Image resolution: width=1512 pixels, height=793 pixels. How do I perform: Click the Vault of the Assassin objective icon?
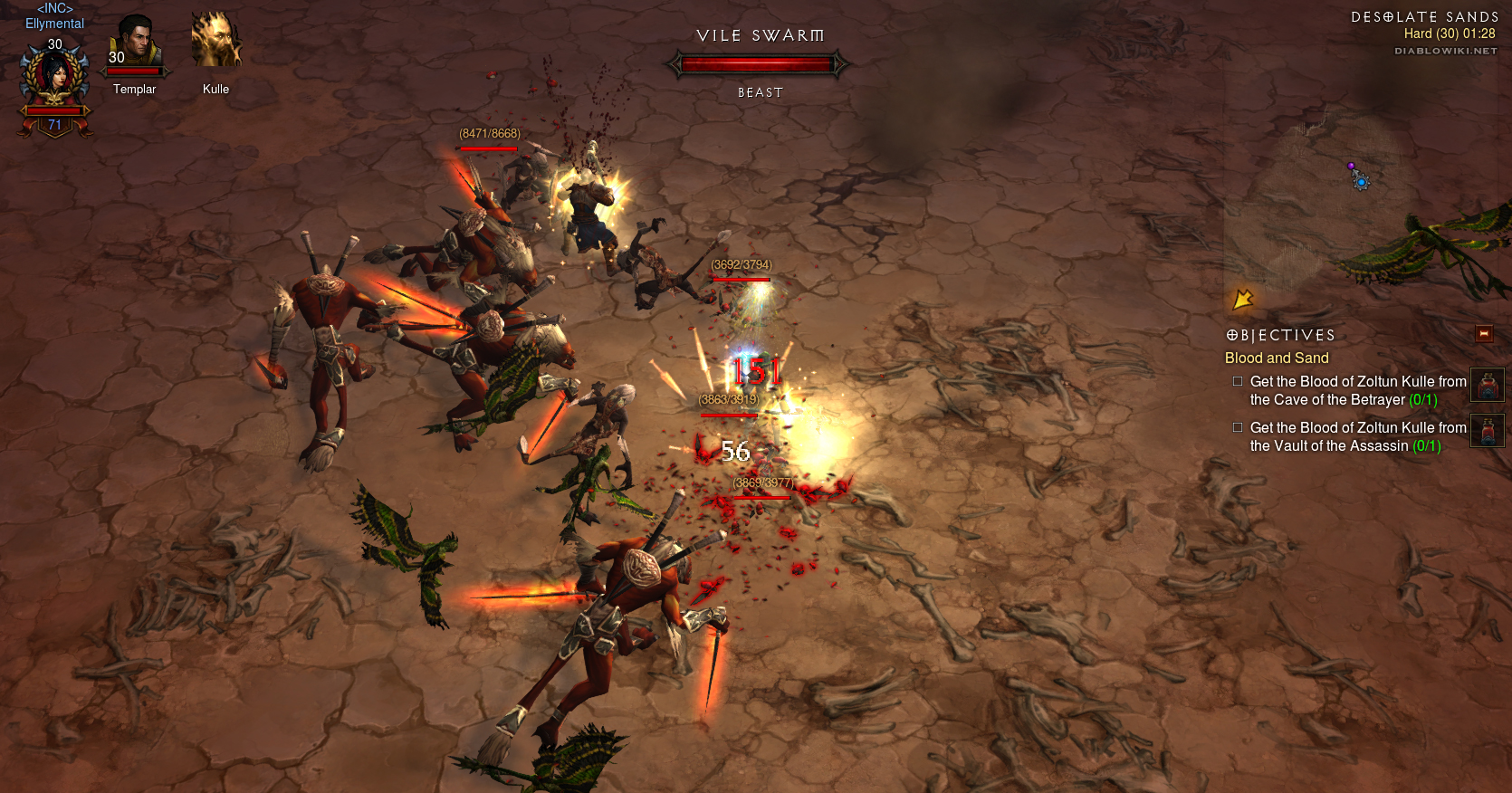click(1488, 431)
